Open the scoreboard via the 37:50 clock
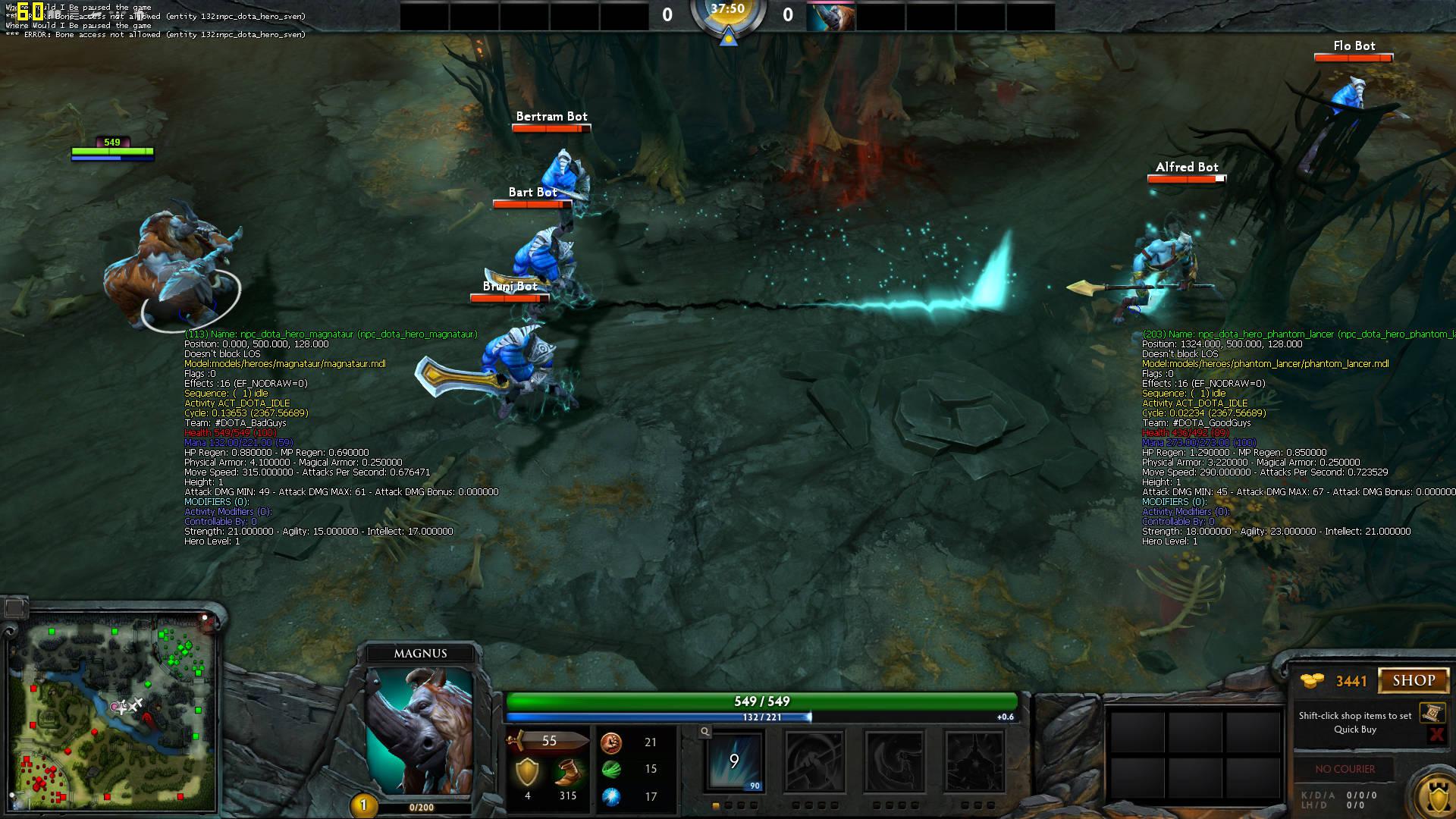 [728, 11]
